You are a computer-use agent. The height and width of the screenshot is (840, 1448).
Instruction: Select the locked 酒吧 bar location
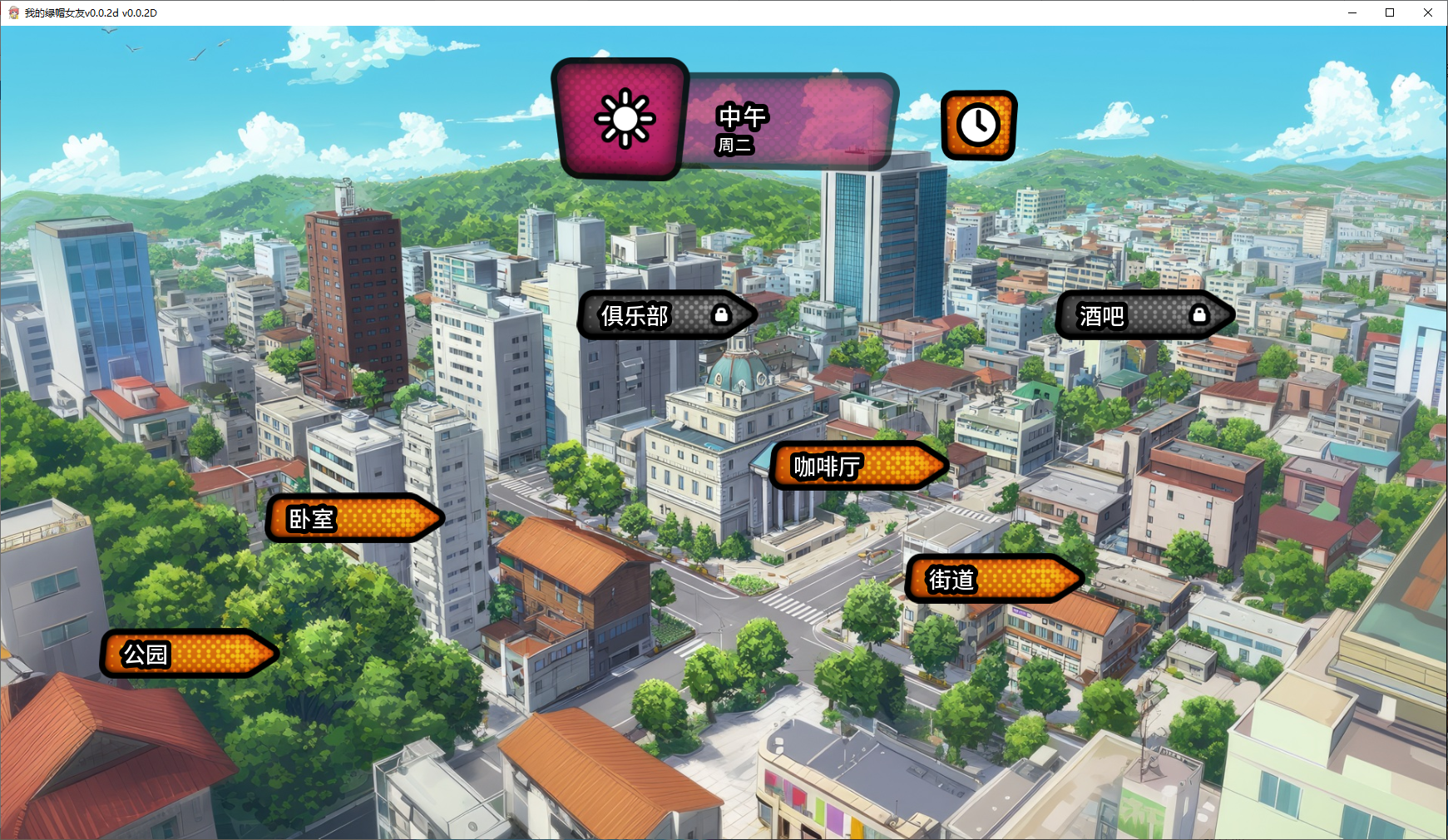[x=1144, y=315]
